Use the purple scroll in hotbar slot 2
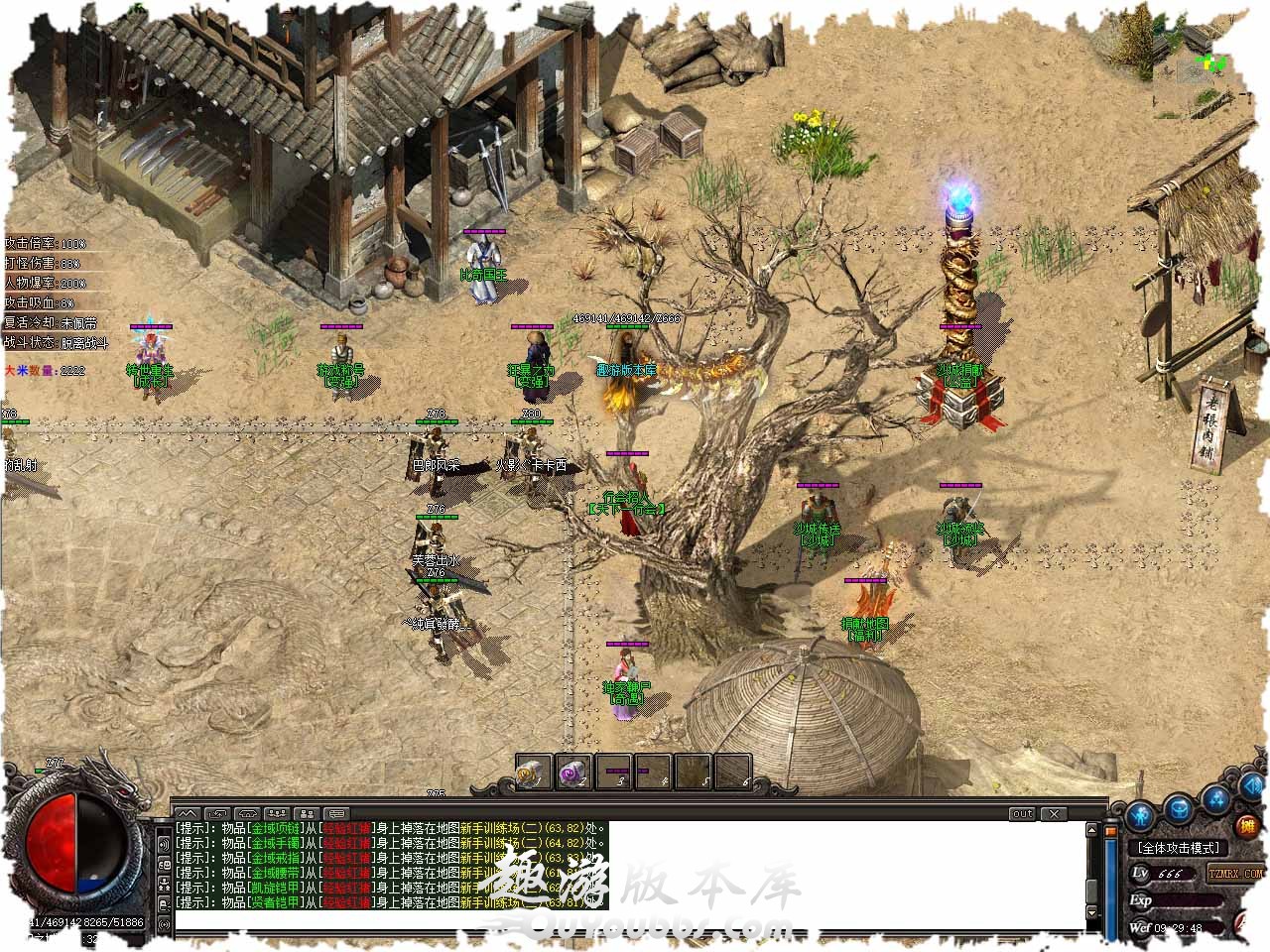This screenshot has height=952, width=1270. pyautogui.click(x=573, y=772)
